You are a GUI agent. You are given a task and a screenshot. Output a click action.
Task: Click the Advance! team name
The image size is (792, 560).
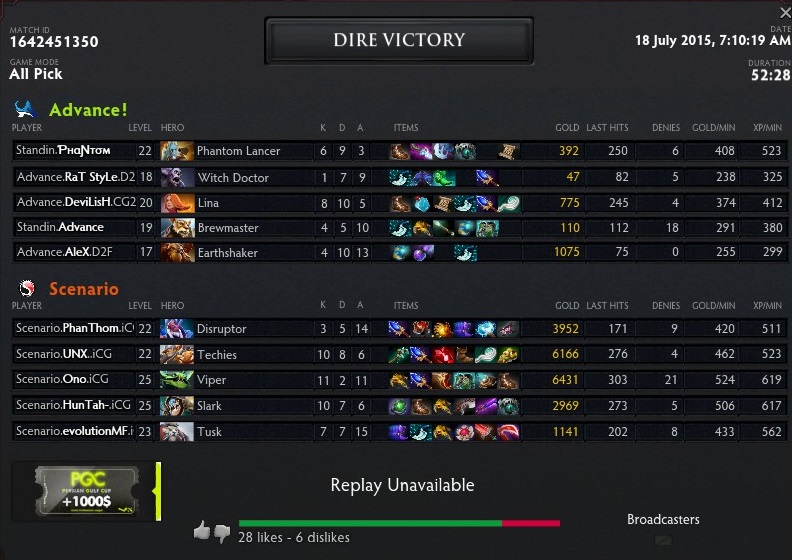click(88, 110)
